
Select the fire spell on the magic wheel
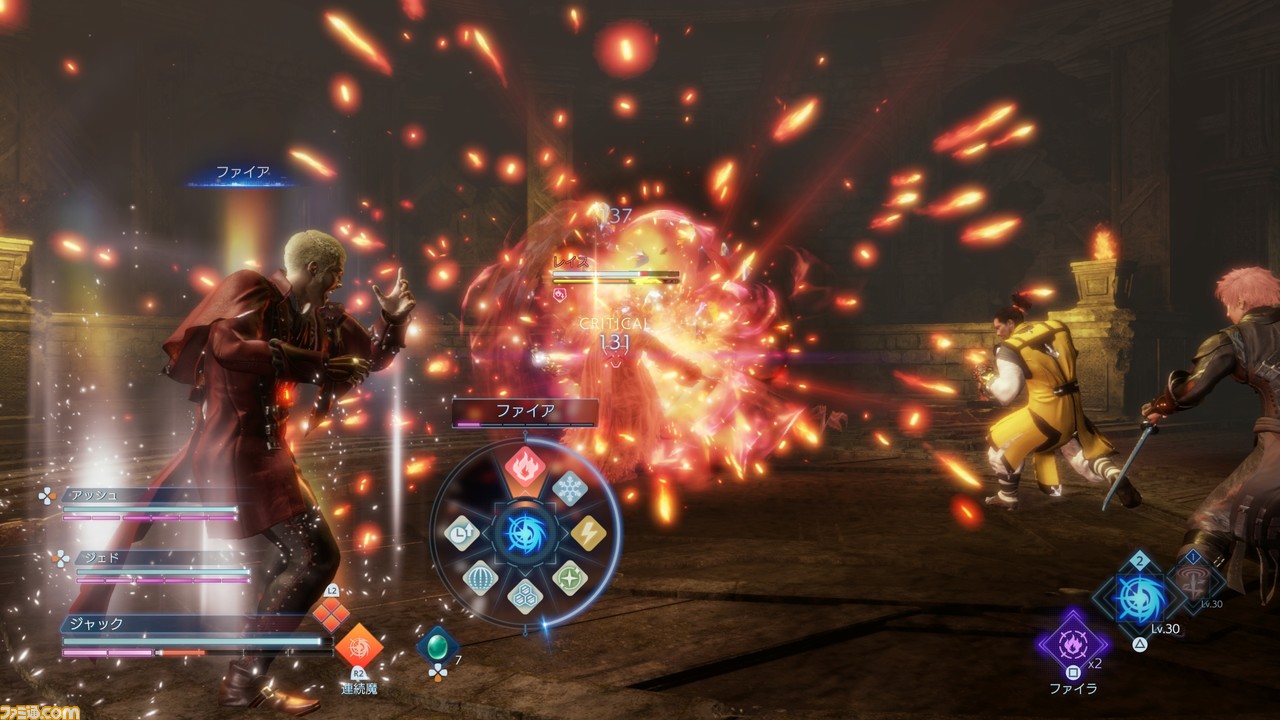pos(525,466)
